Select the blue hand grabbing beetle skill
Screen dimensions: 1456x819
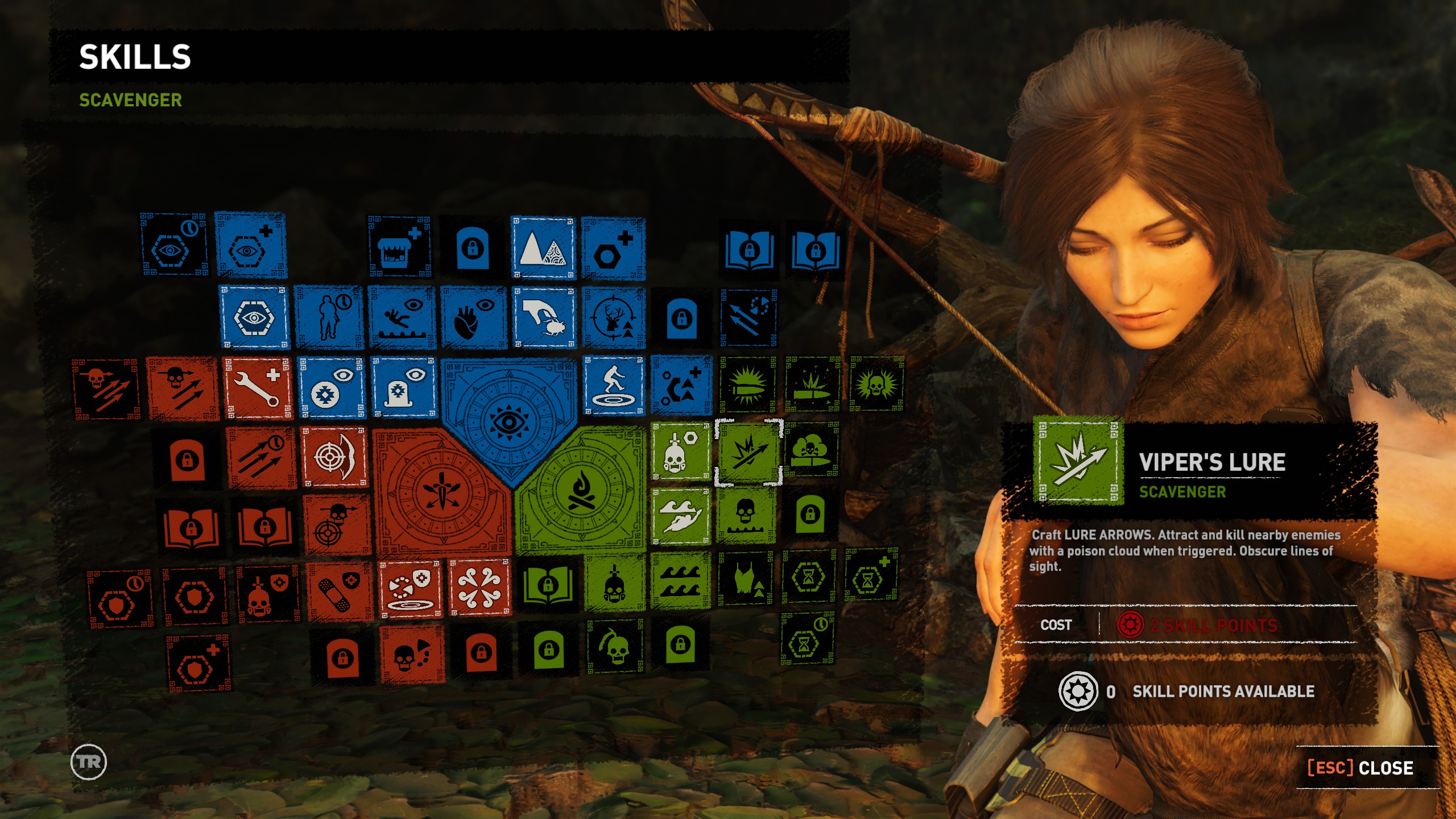tap(544, 318)
